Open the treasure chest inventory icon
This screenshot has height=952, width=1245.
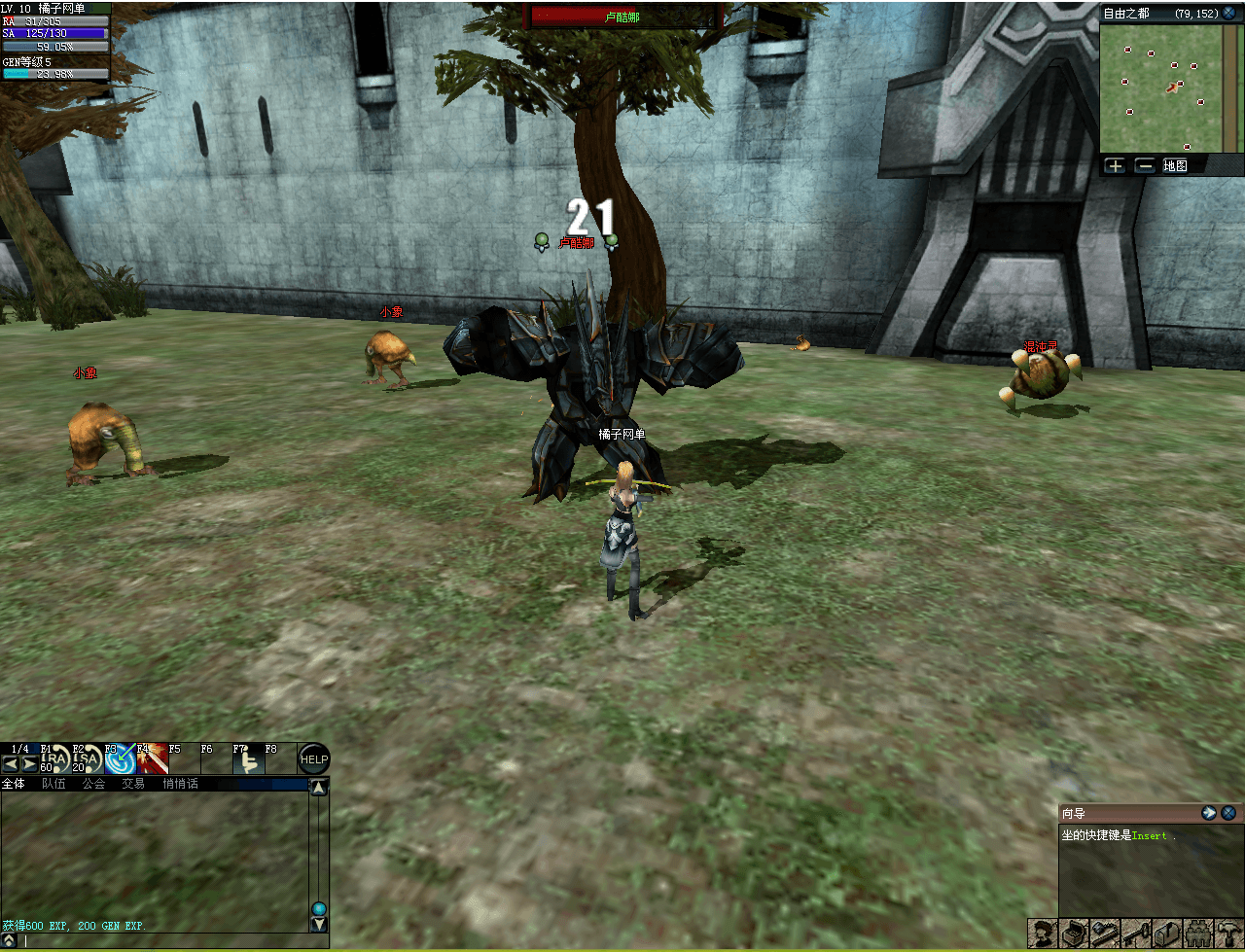click(1075, 935)
